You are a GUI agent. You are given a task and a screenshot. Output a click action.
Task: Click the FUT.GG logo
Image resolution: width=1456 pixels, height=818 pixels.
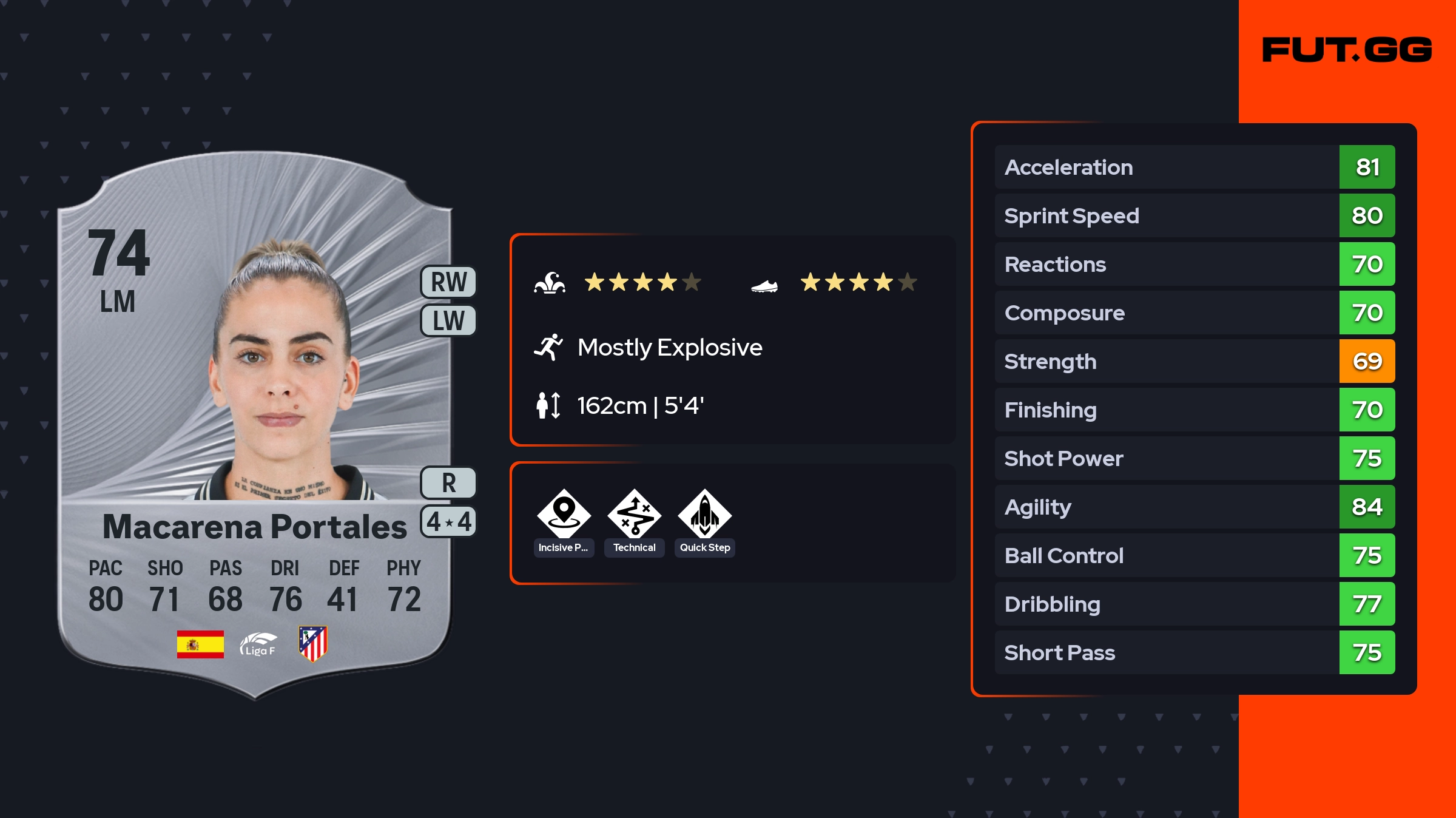point(1347,50)
